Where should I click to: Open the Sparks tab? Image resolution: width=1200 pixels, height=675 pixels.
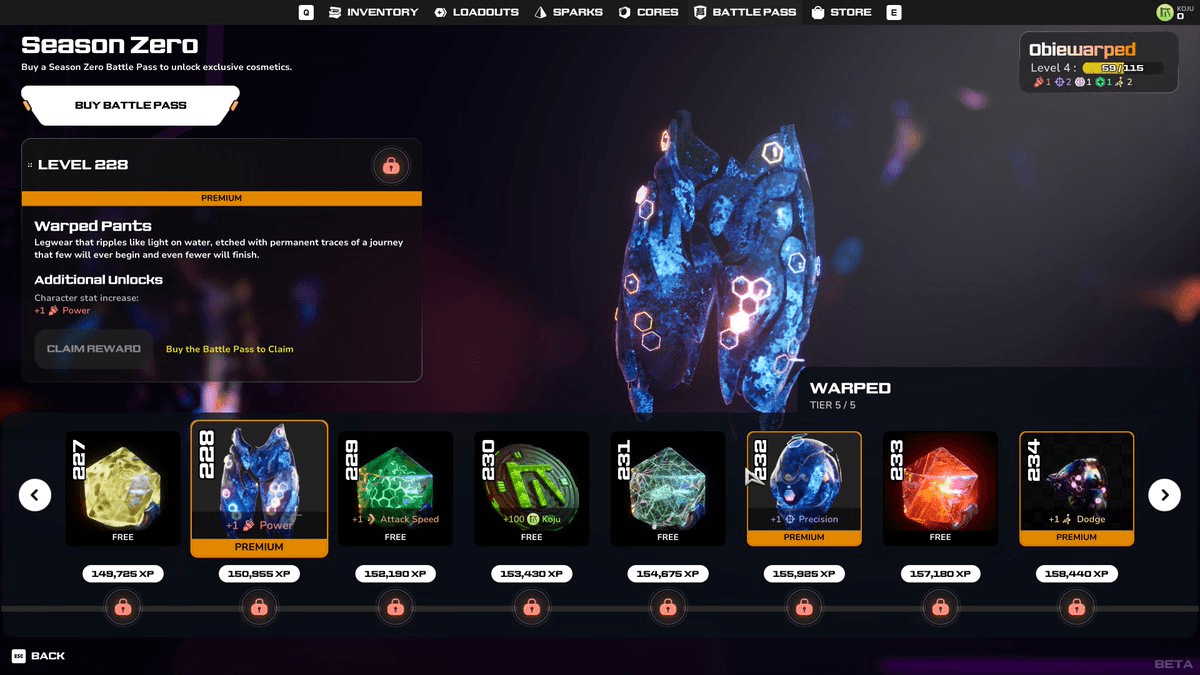pyautogui.click(x=568, y=12)
